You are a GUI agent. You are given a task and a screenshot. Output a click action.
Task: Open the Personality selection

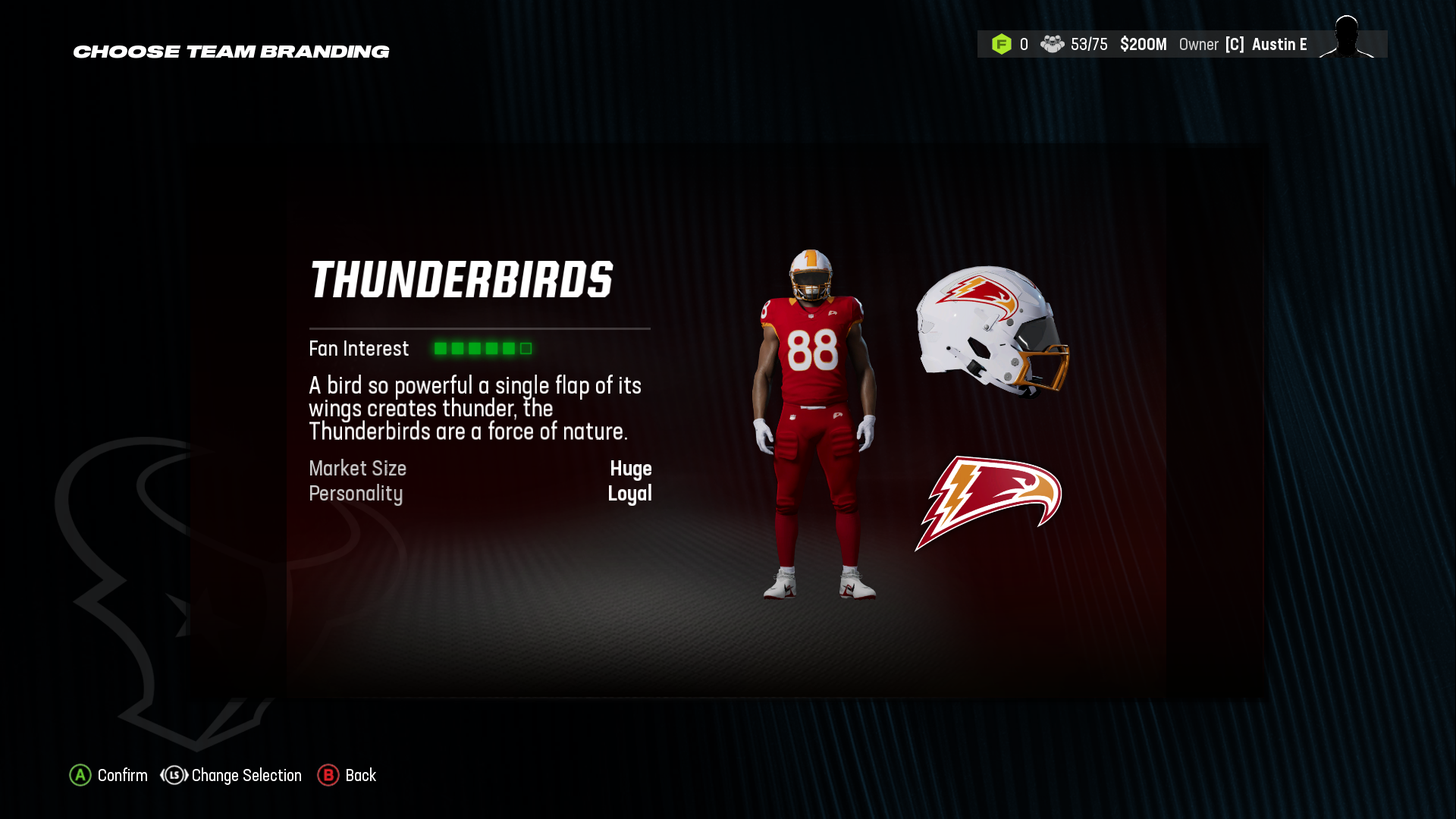coord(630,494)
